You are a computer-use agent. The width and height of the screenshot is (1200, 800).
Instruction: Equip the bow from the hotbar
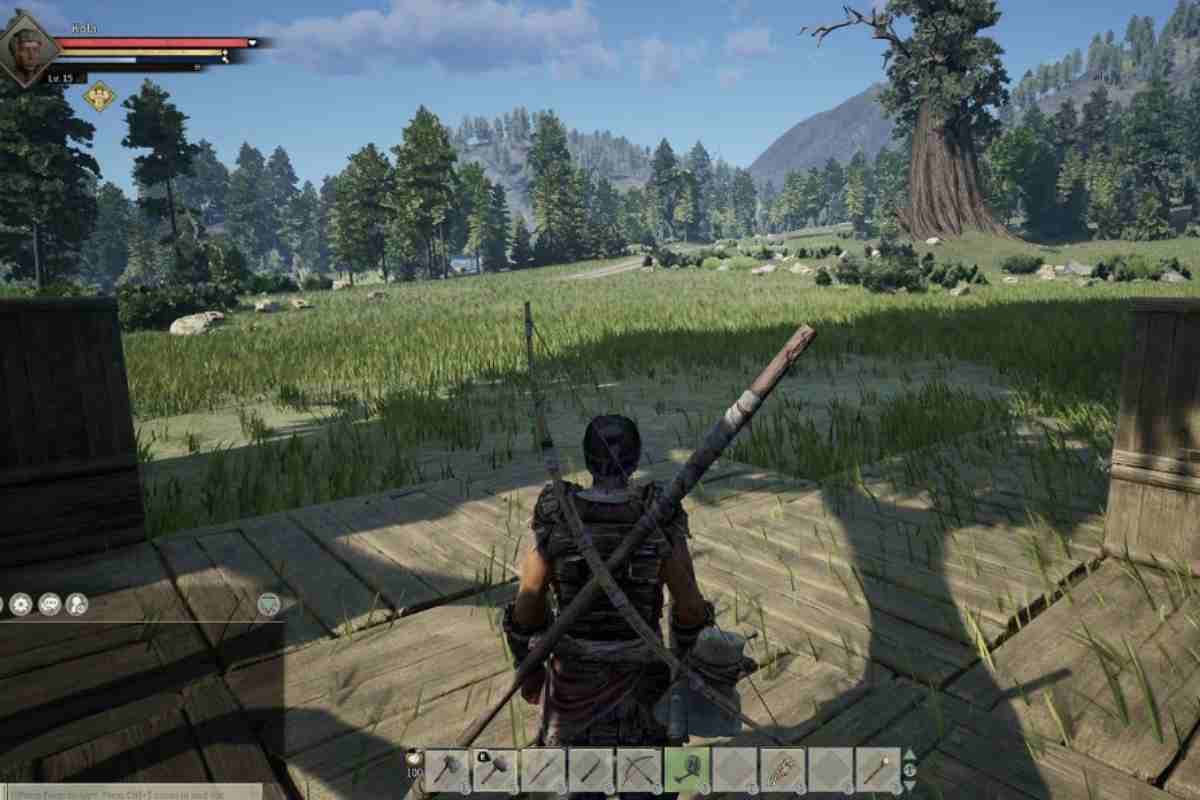(x=639, y=769)
